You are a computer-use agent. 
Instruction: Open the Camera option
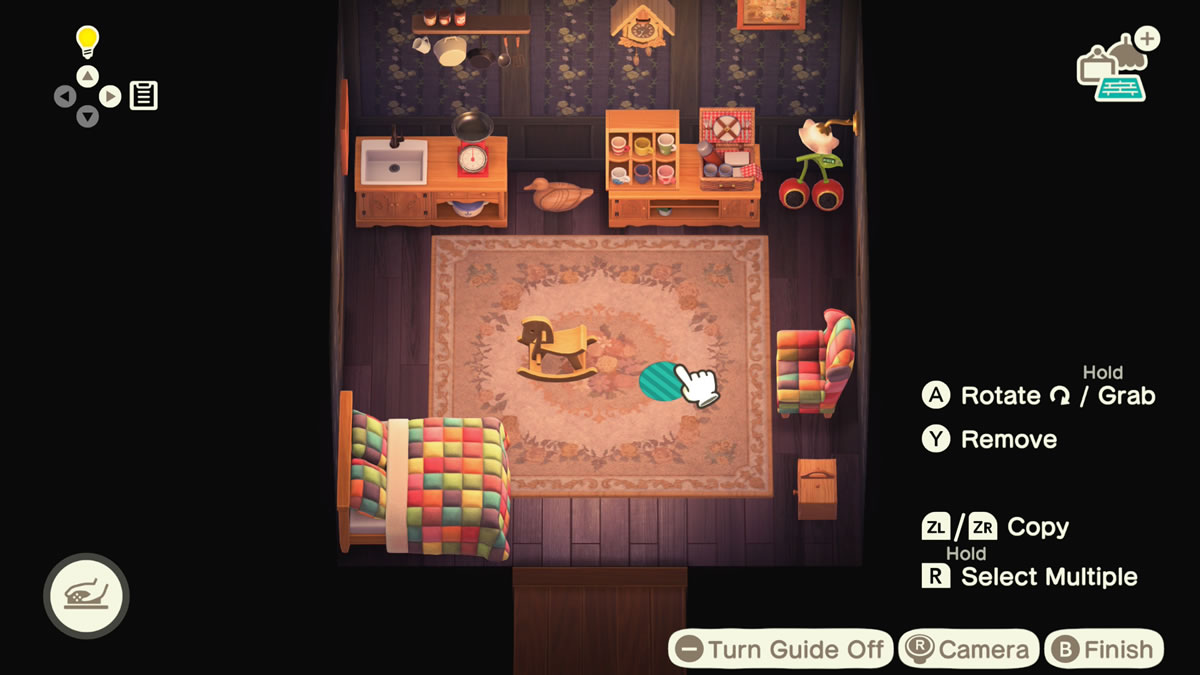tap(968, 649)
